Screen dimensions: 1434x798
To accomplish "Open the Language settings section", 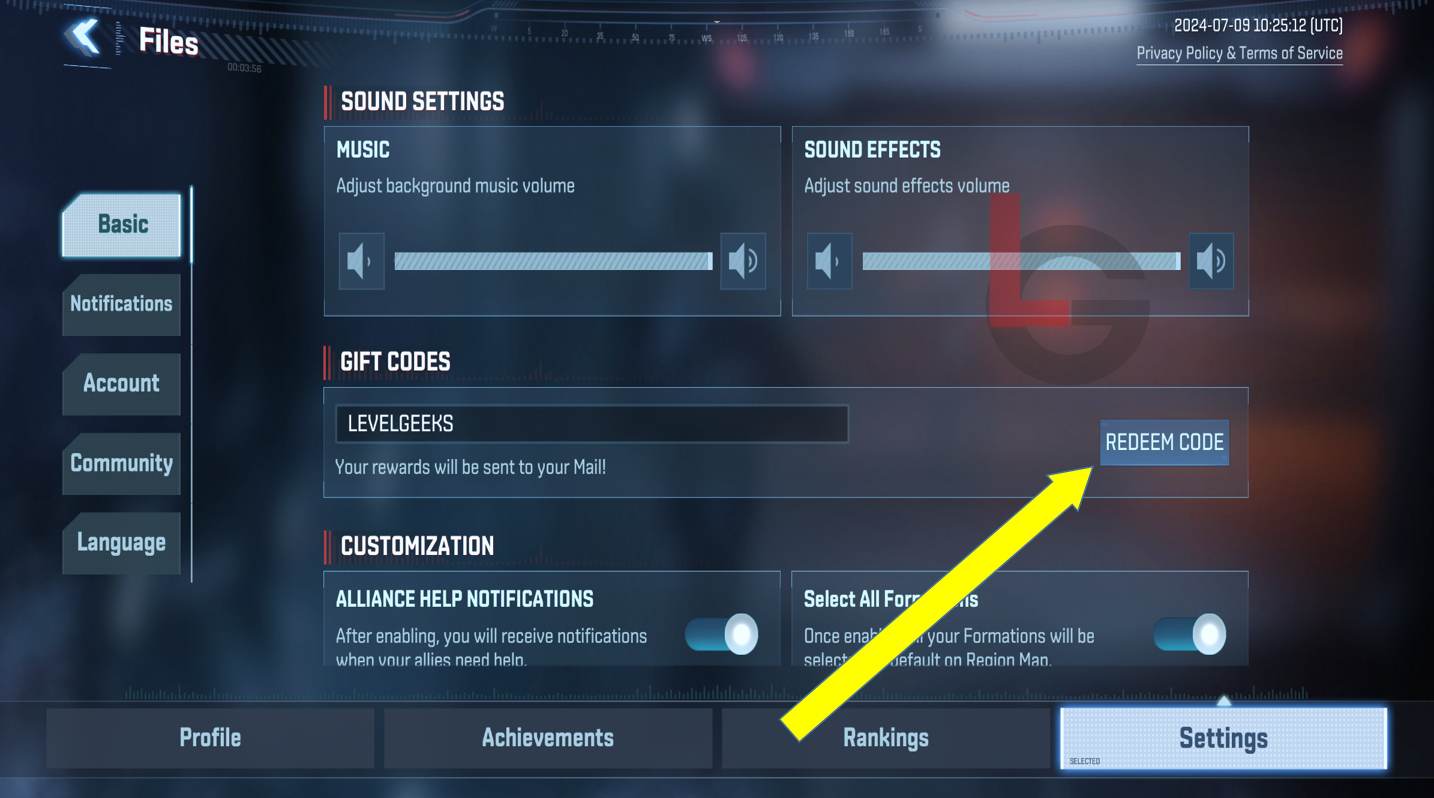I will [120, 542].
